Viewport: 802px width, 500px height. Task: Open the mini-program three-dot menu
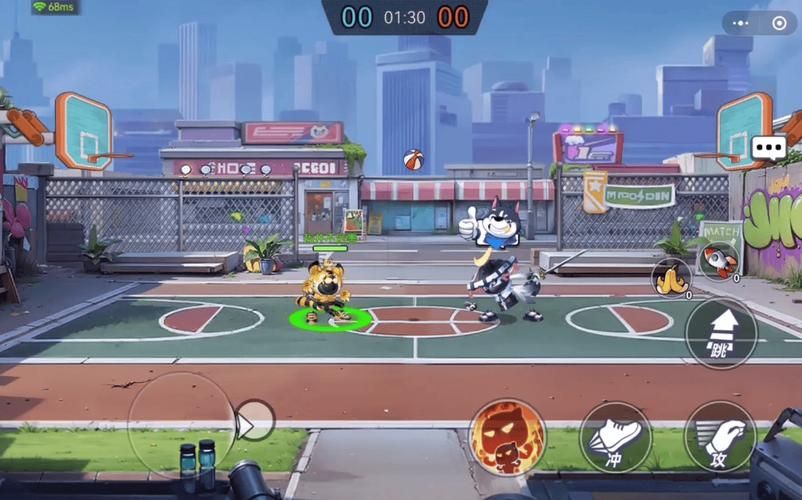tap(740, 23)
